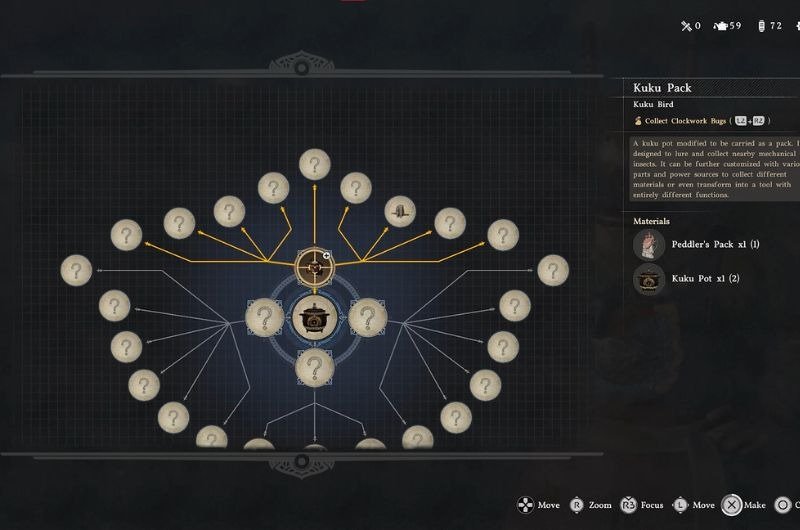Select the highlighted Kuku Pack node
This screenshot has width=800, height=530.
(x=315, y=266)
